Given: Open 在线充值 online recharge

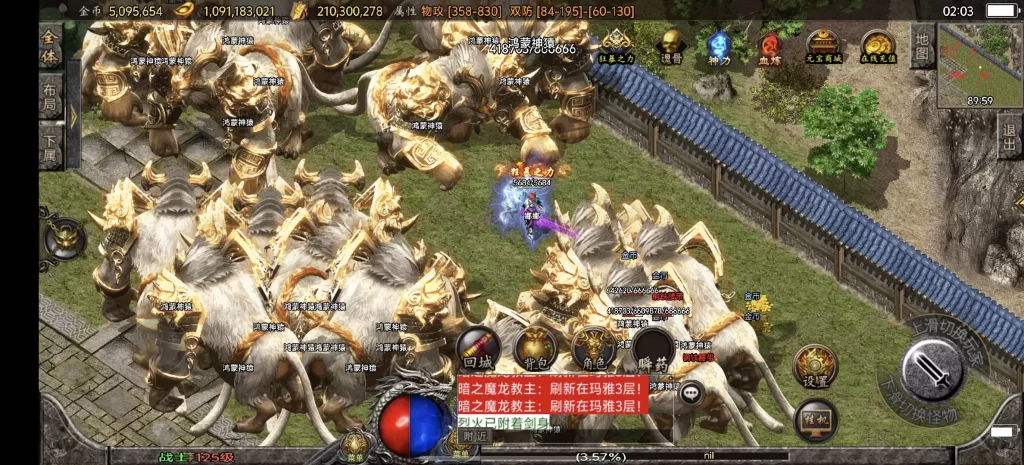Looking at the screenshot, I should pos(877,47).
